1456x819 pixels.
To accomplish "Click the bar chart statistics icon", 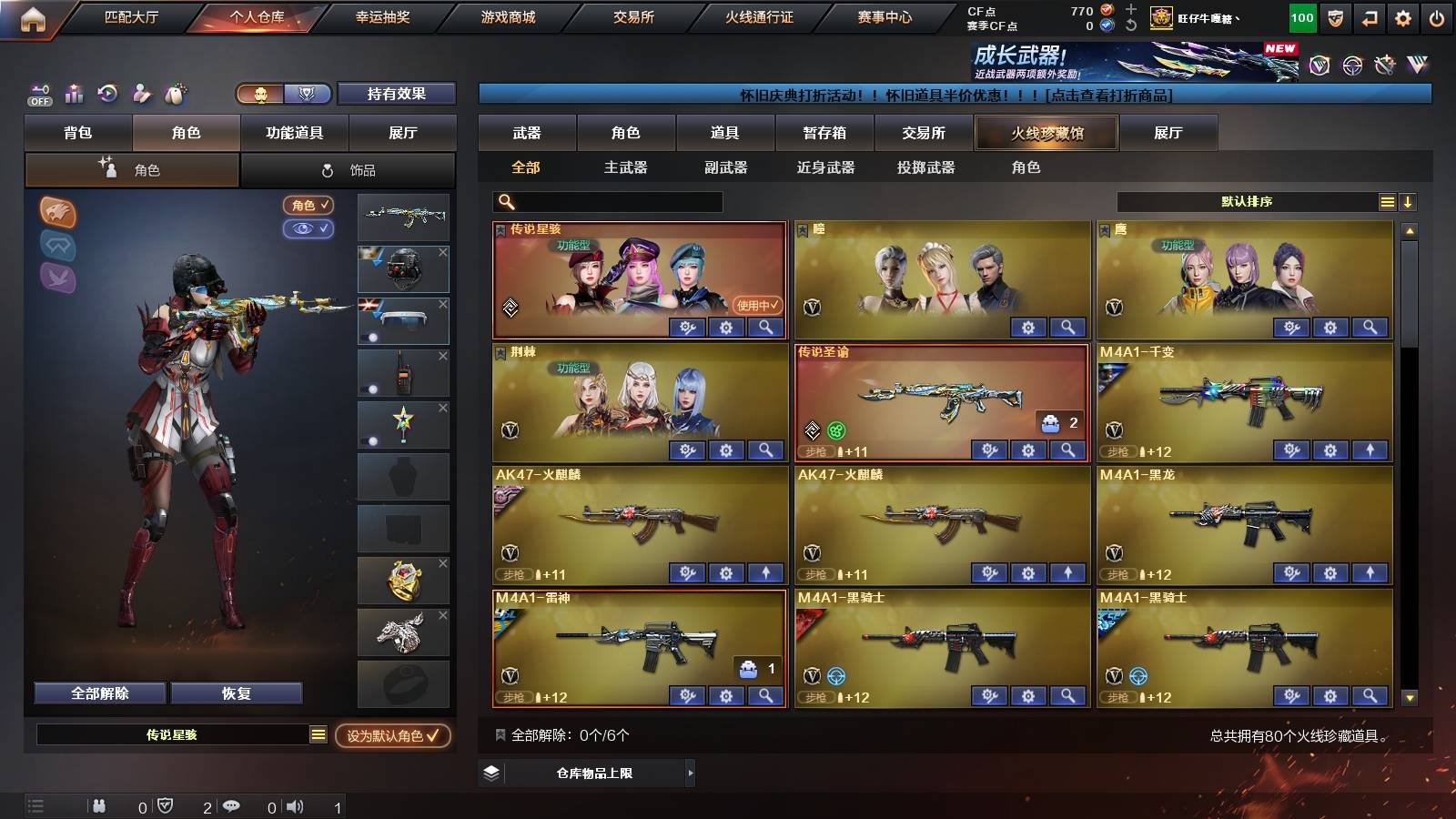I will click(75, 93).
